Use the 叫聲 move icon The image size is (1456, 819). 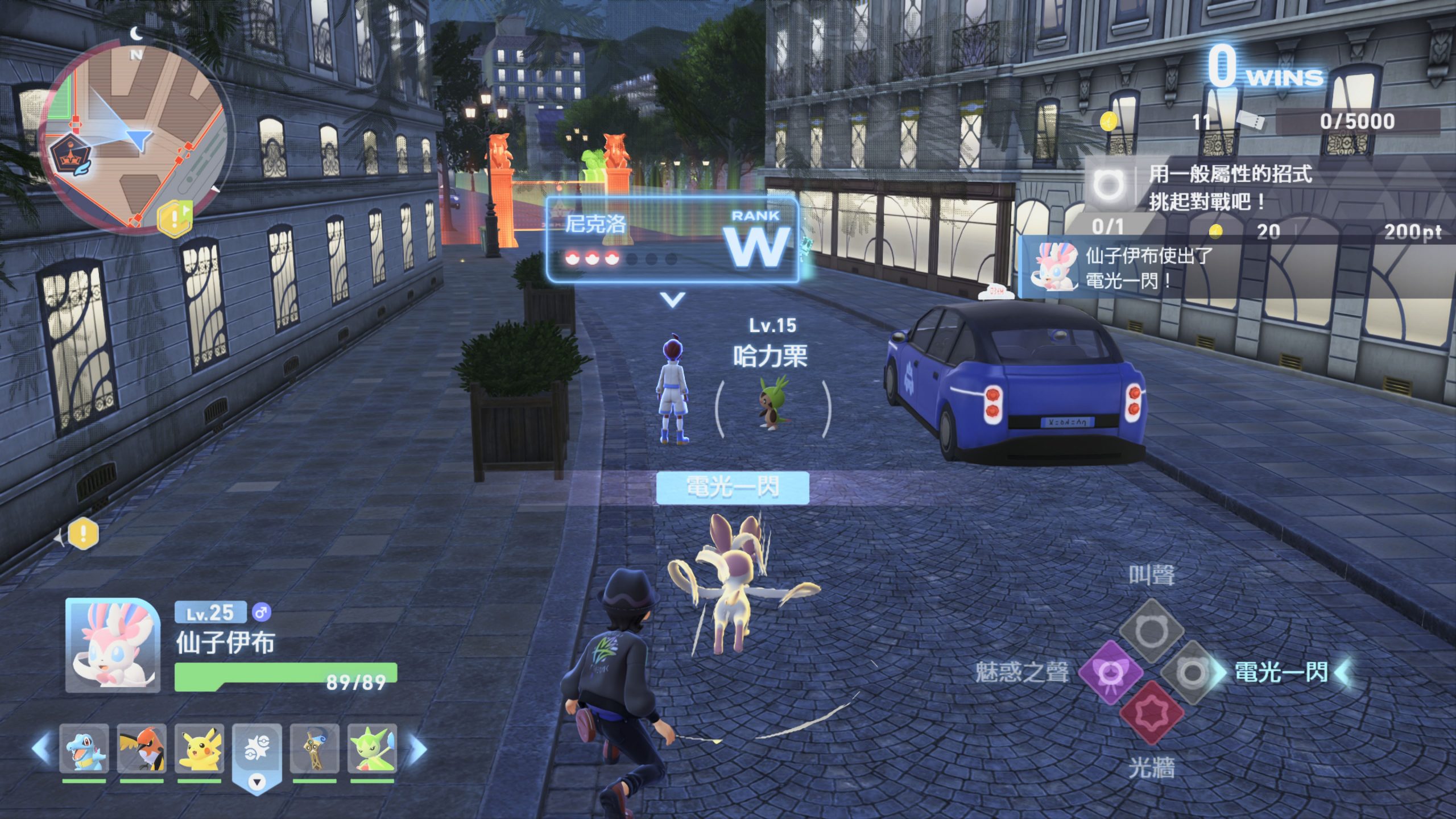tap(1152, 630)
